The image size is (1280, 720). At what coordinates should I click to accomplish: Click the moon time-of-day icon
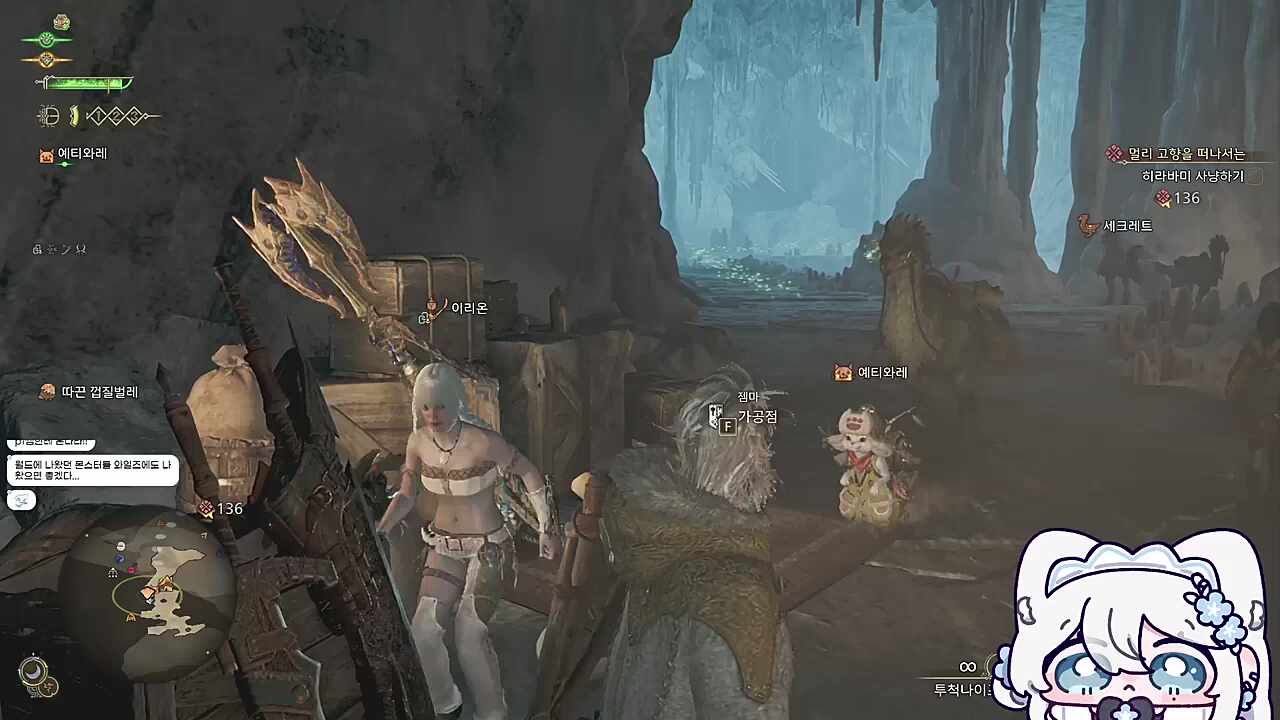(33, 671)
